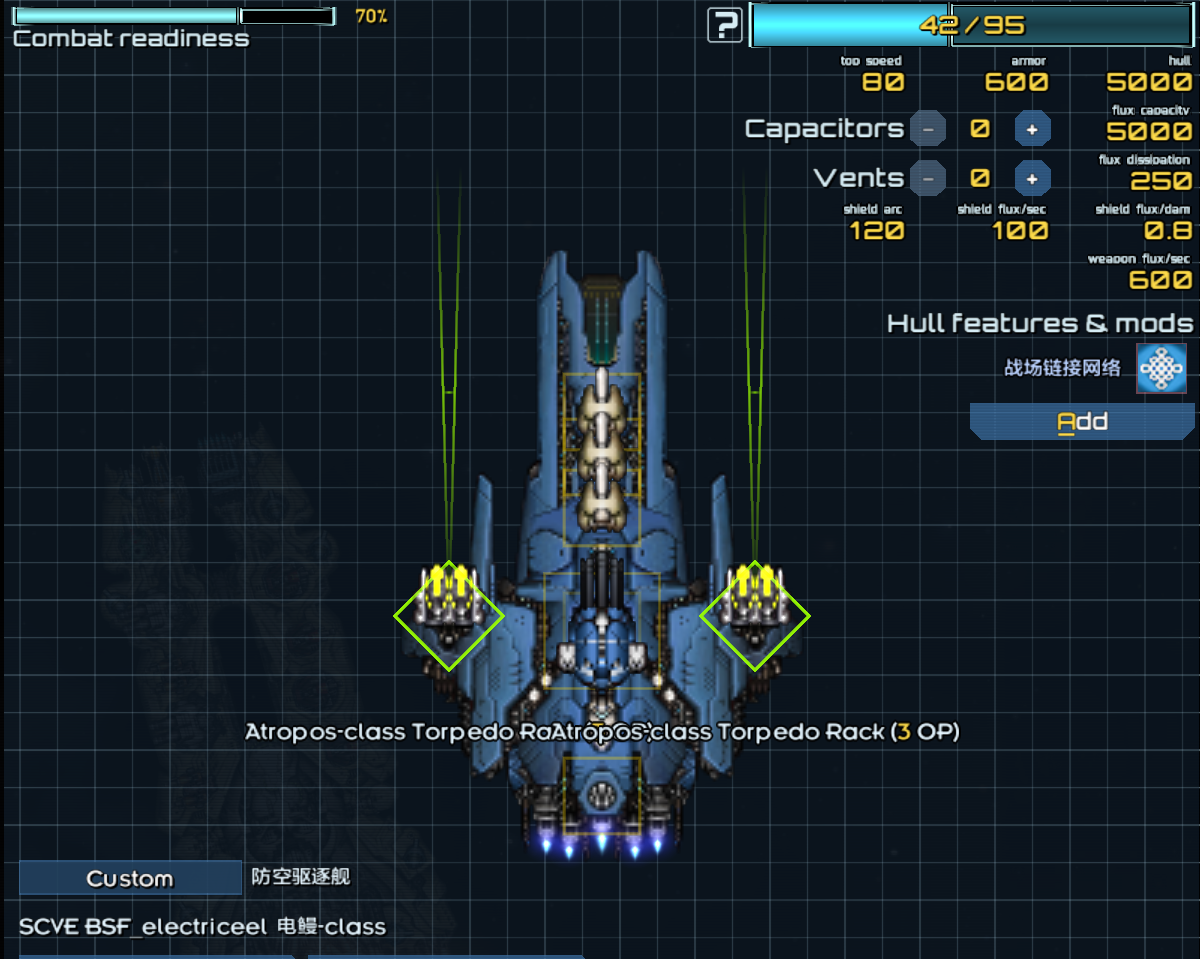
Task: Open the question mark help button
Action: (724, 25)
